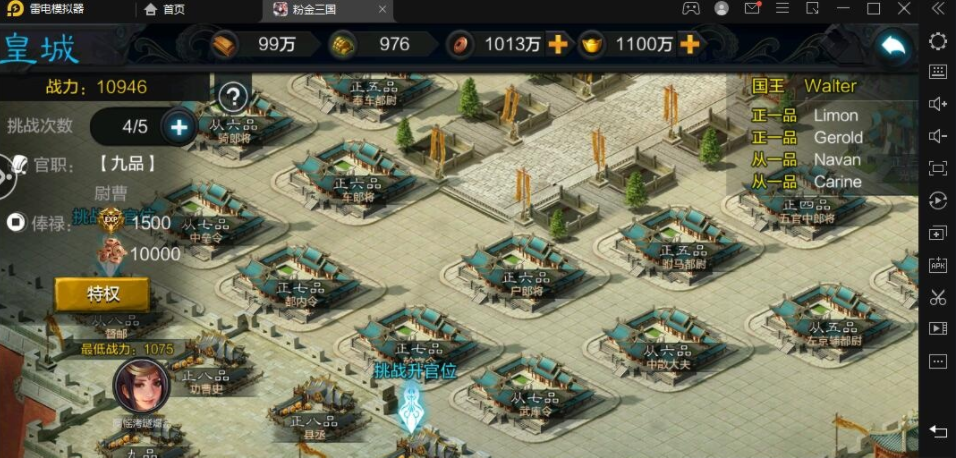Select Limon in the officials list

pyautogui.click(x=835, y=116)
